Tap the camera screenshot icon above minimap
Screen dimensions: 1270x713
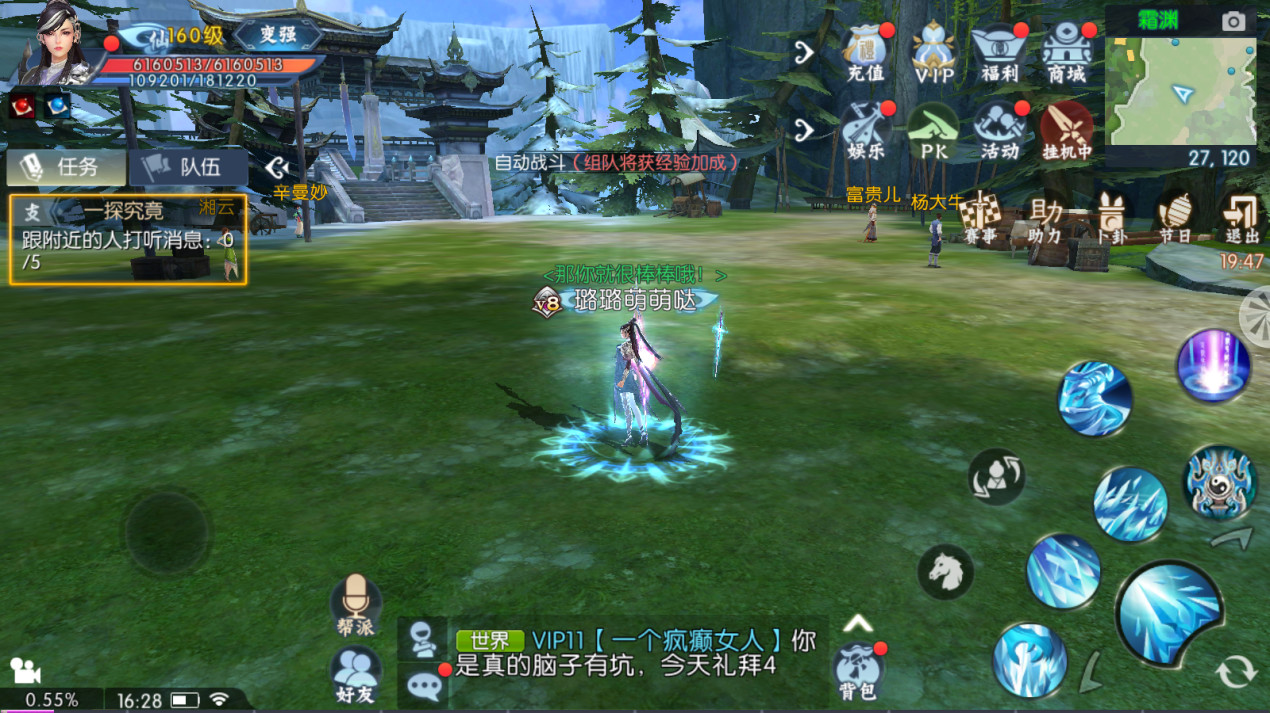(x=1234, y=21)
